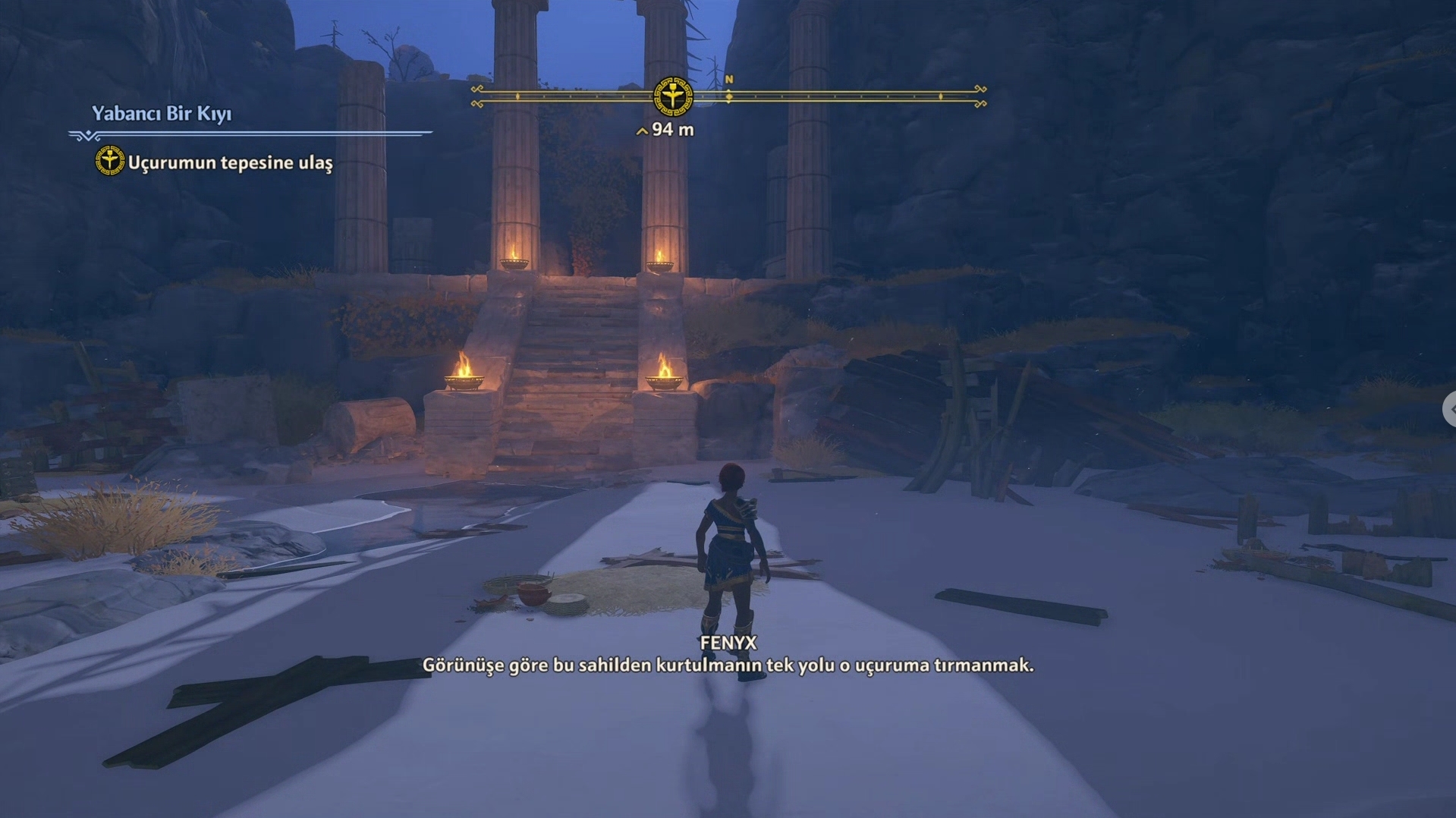This screenshot has width=1456, height=818.
Task: Select the quest marker on the compass
Action: [672, 96]
